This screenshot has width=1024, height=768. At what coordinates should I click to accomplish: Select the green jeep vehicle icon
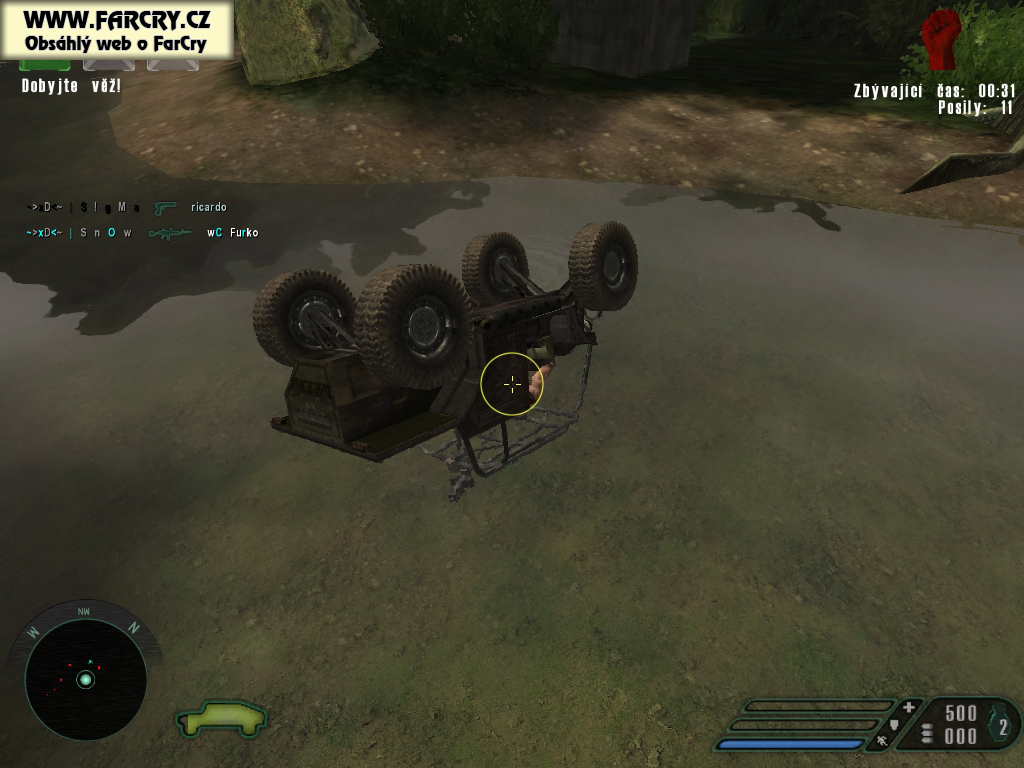pos(222,717)
